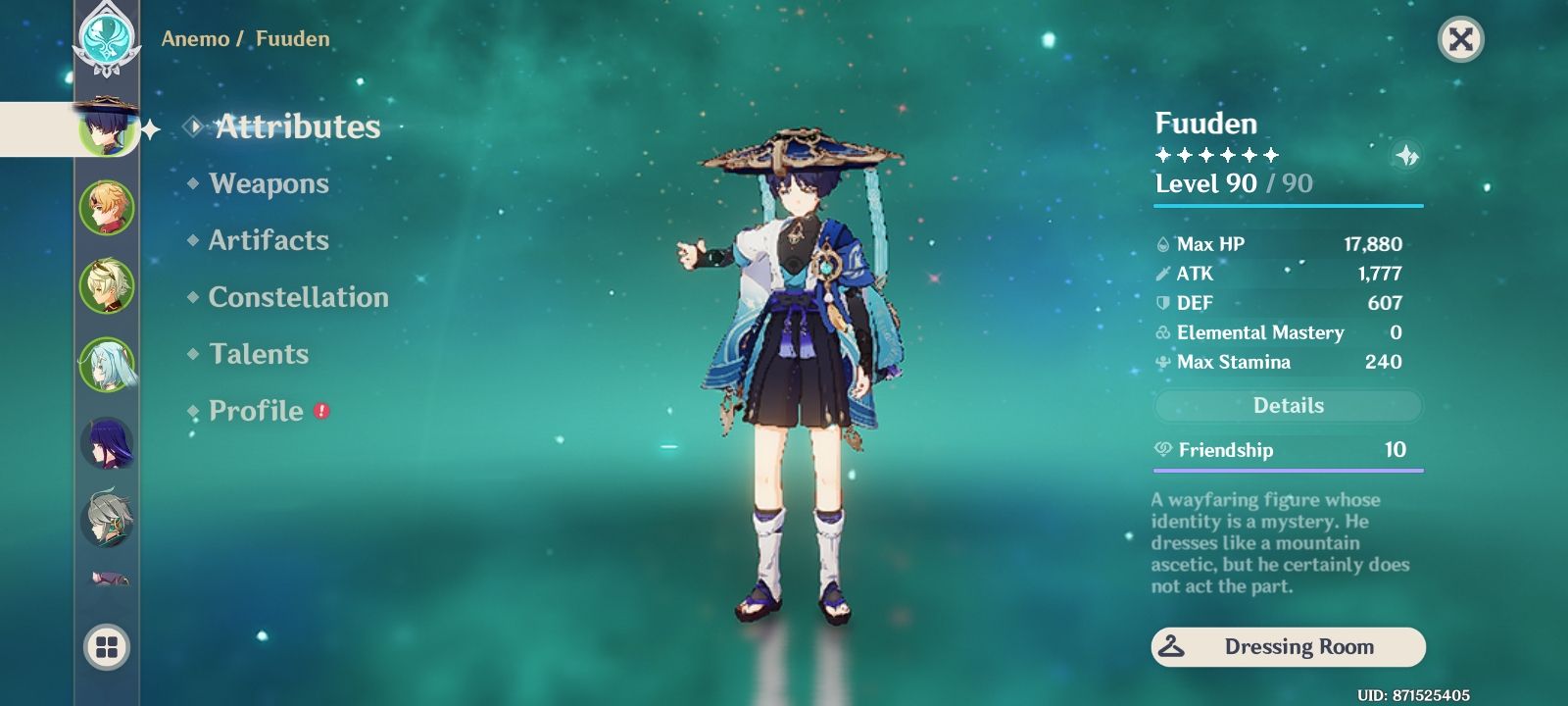Viewport: 1568px width, 706px height.
Task: Open the Details stats panel
Action: click(x=1287, y=405)
